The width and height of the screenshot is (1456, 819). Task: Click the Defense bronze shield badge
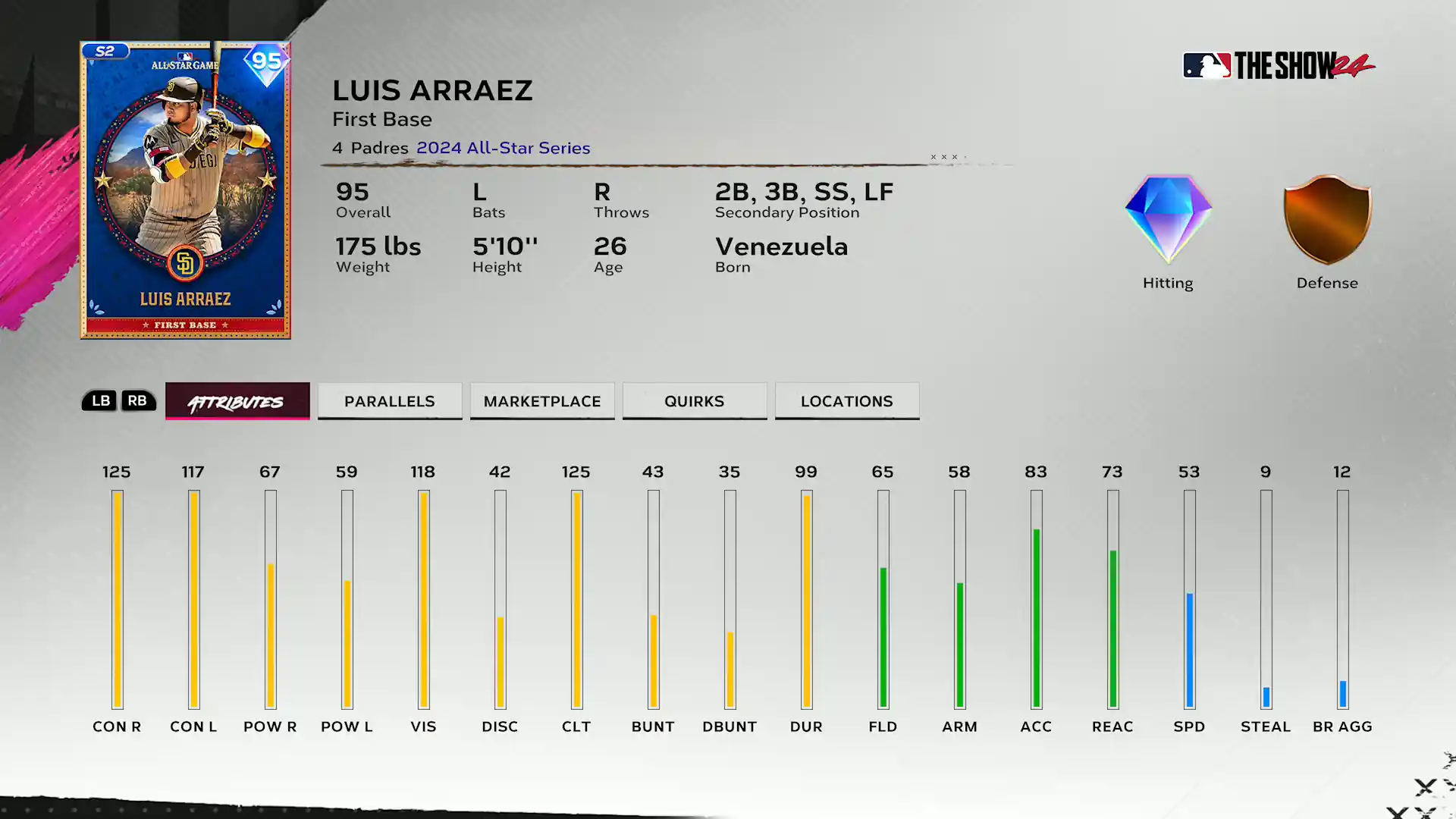[1327, 220]
